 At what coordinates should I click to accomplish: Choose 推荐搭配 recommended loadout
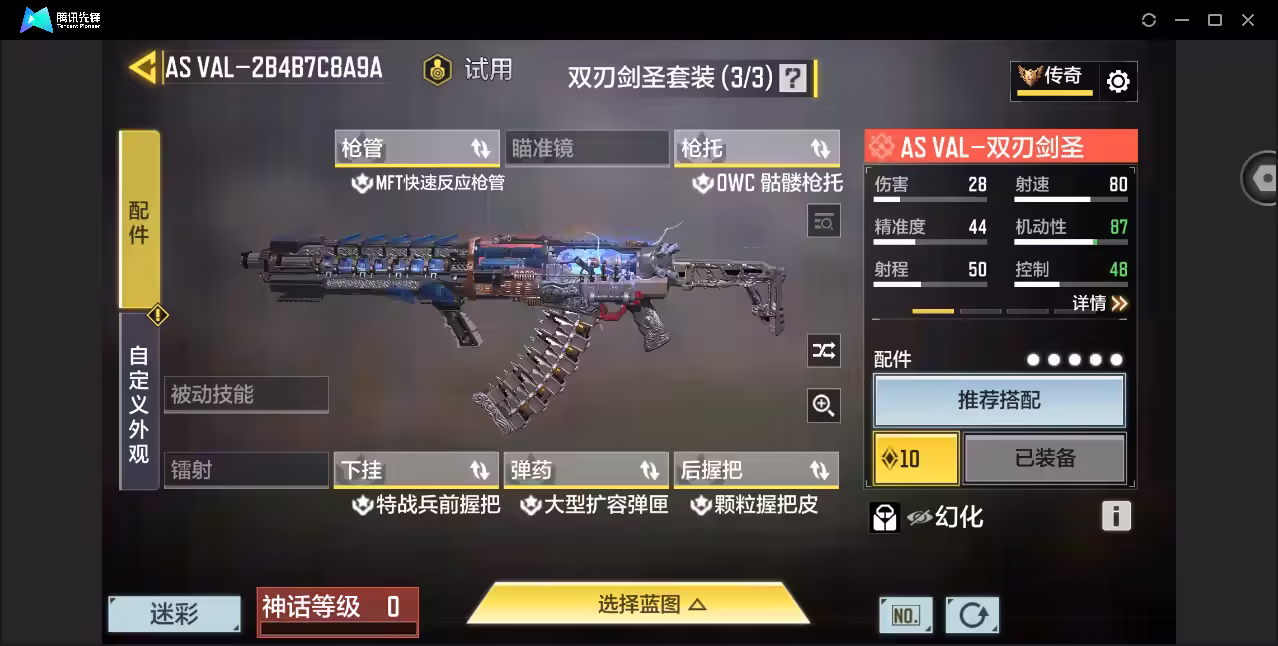tap(999, 400)
